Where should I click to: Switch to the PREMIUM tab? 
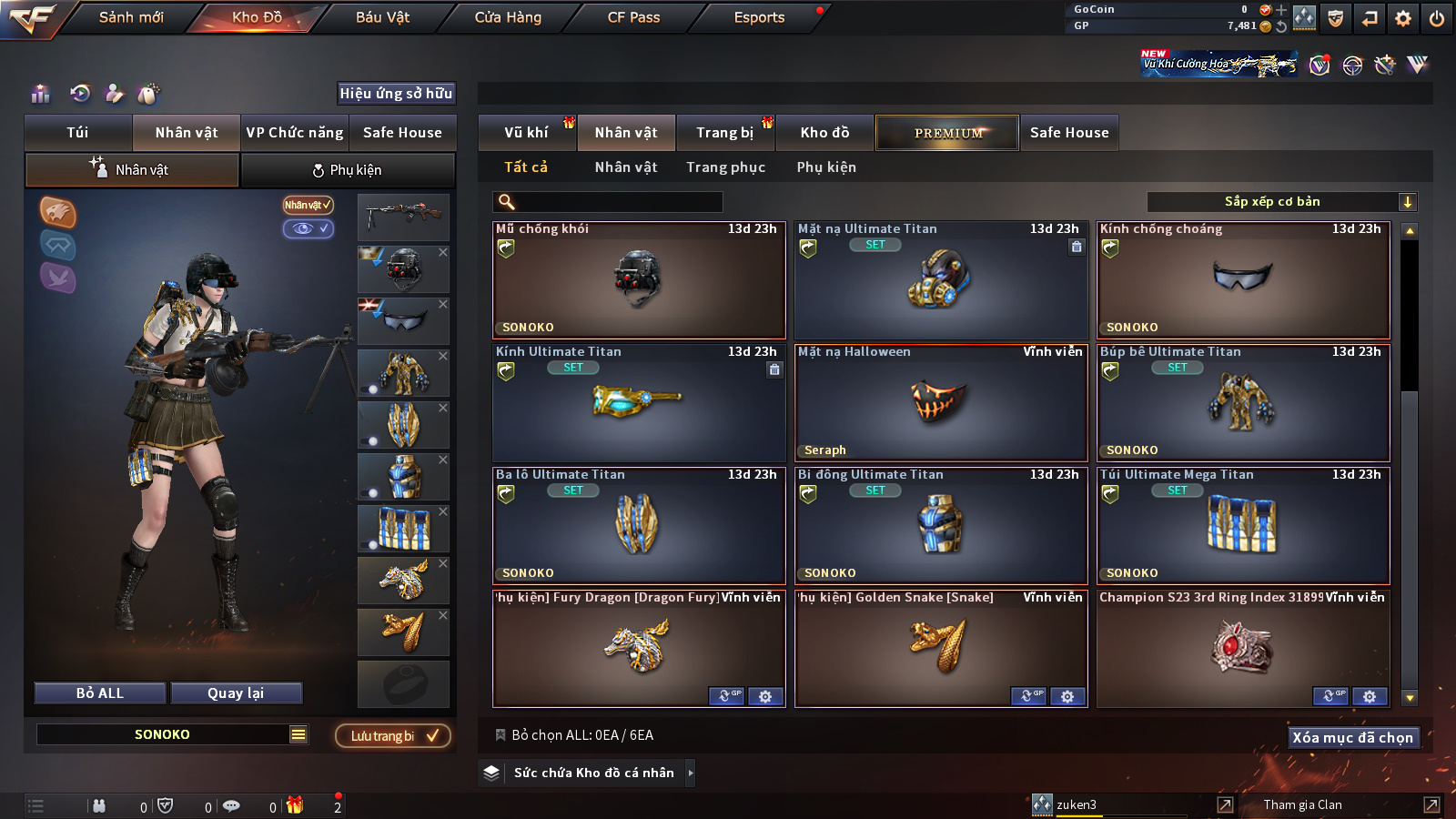(947, 133)
